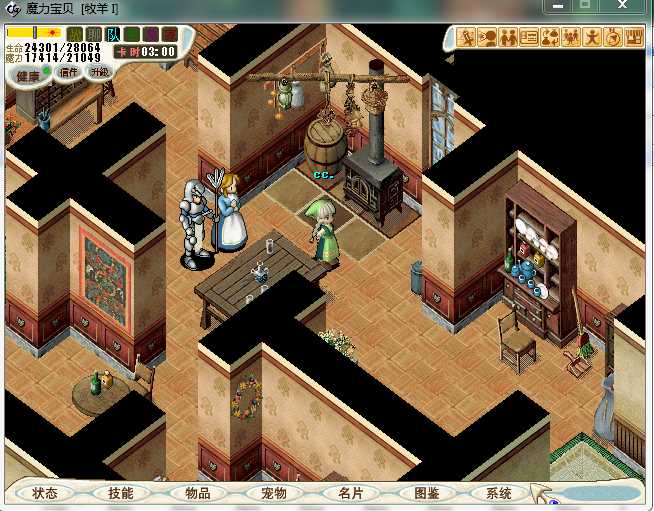Open the 图鉴 album menu
The width and height of the screenshot is (654, 511).
coord(425,493)
